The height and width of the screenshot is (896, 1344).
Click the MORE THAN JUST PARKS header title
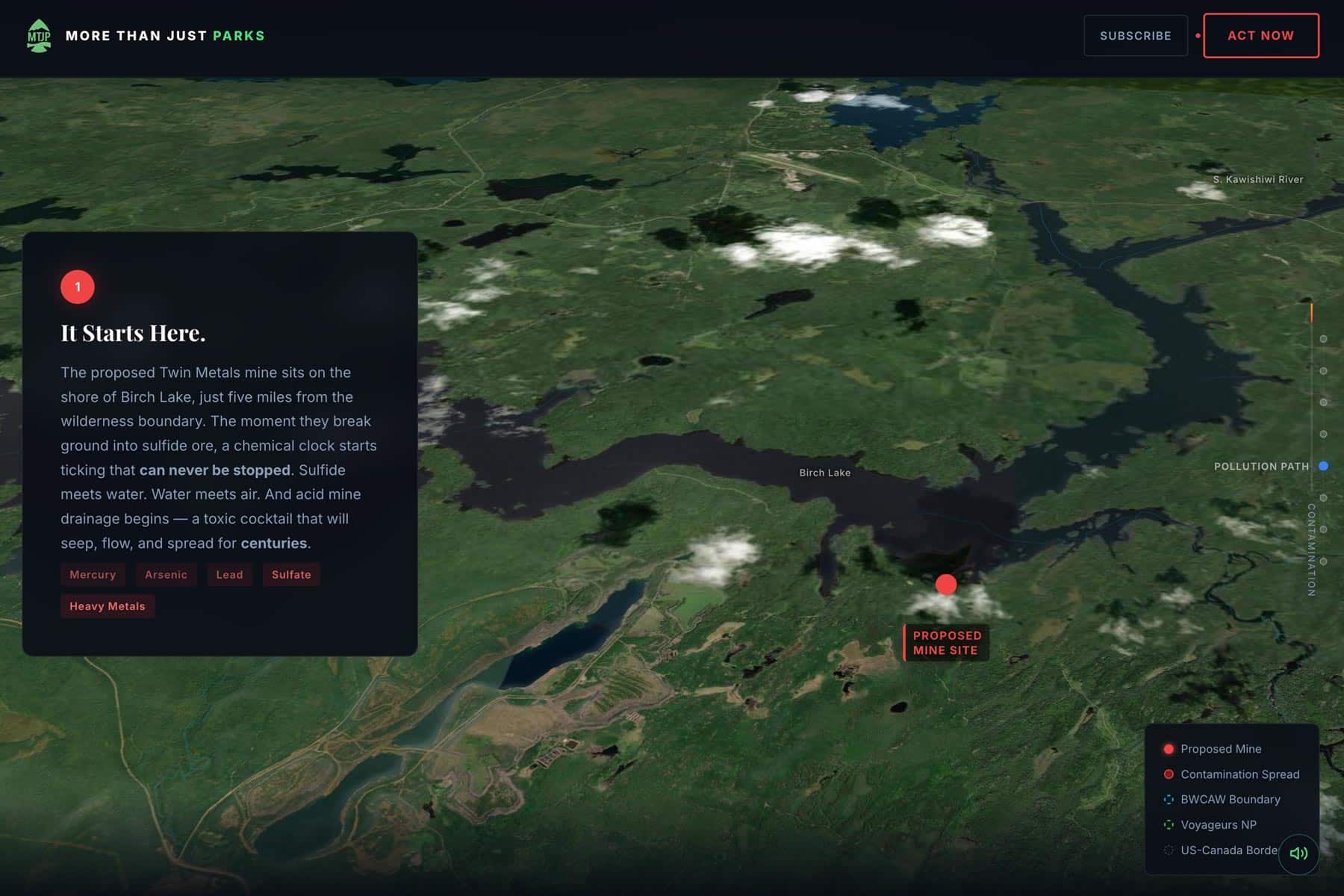point(166,35)
